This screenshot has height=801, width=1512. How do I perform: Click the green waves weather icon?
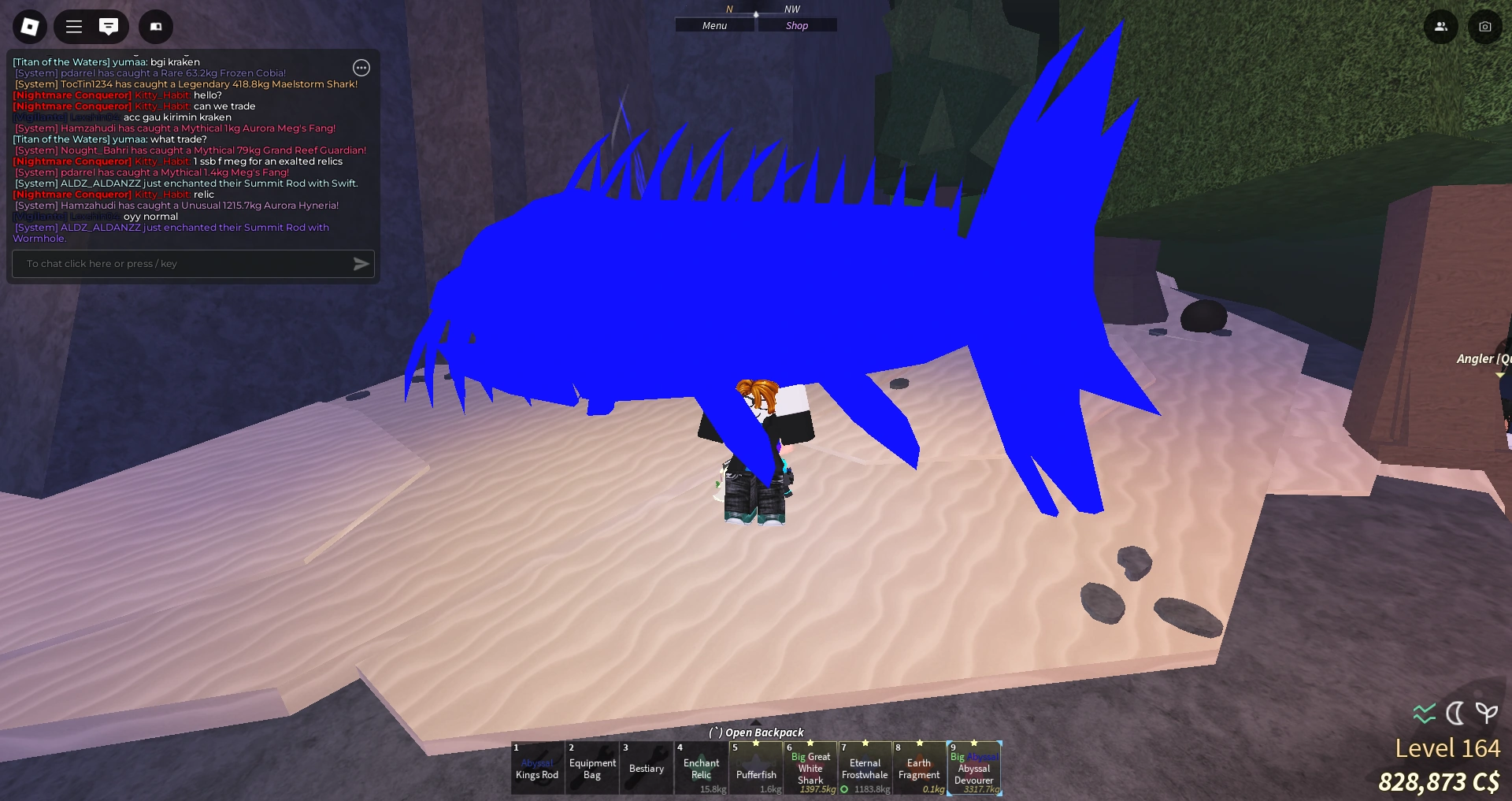tap(1423, 714)
